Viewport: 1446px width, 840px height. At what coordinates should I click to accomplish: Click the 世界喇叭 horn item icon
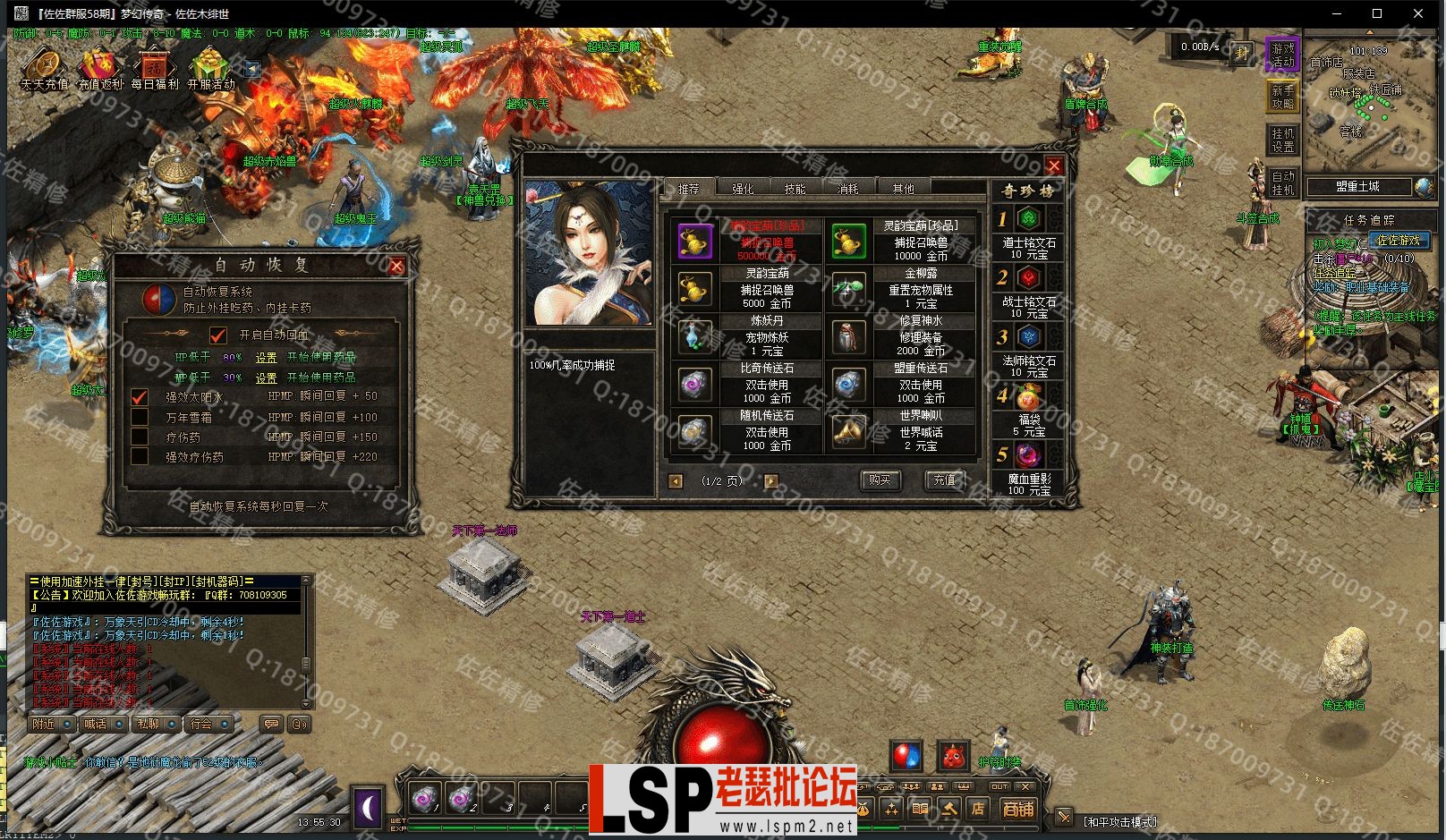848,430
